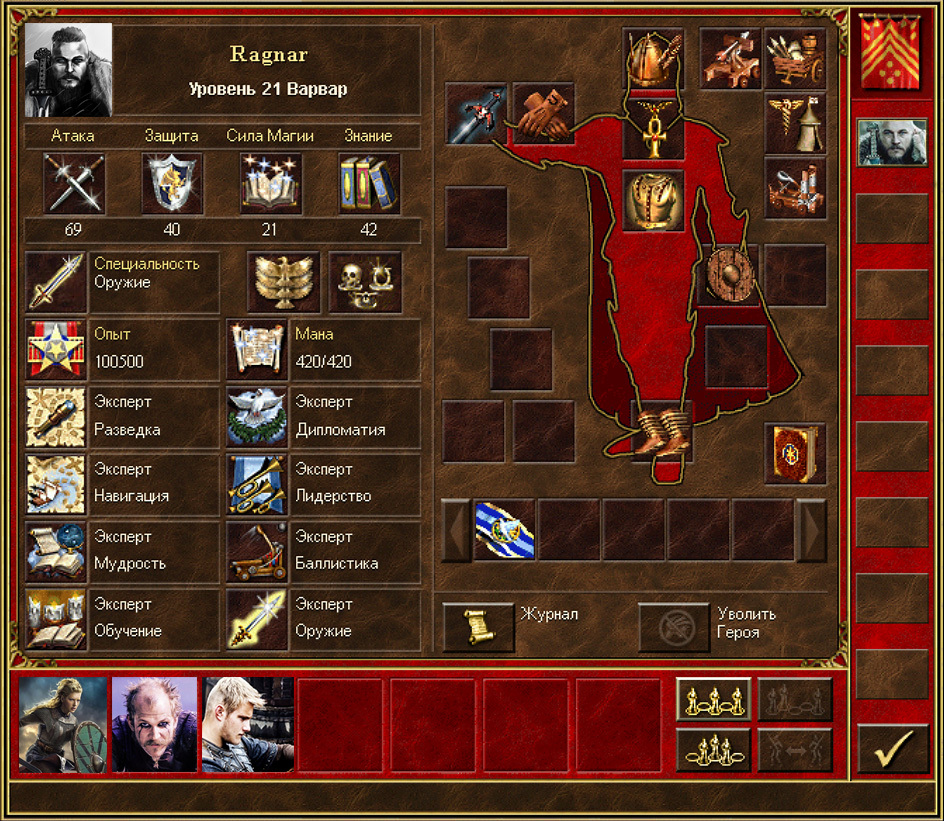Open the Специальность Оружие specialty info

tap(56, 282)
